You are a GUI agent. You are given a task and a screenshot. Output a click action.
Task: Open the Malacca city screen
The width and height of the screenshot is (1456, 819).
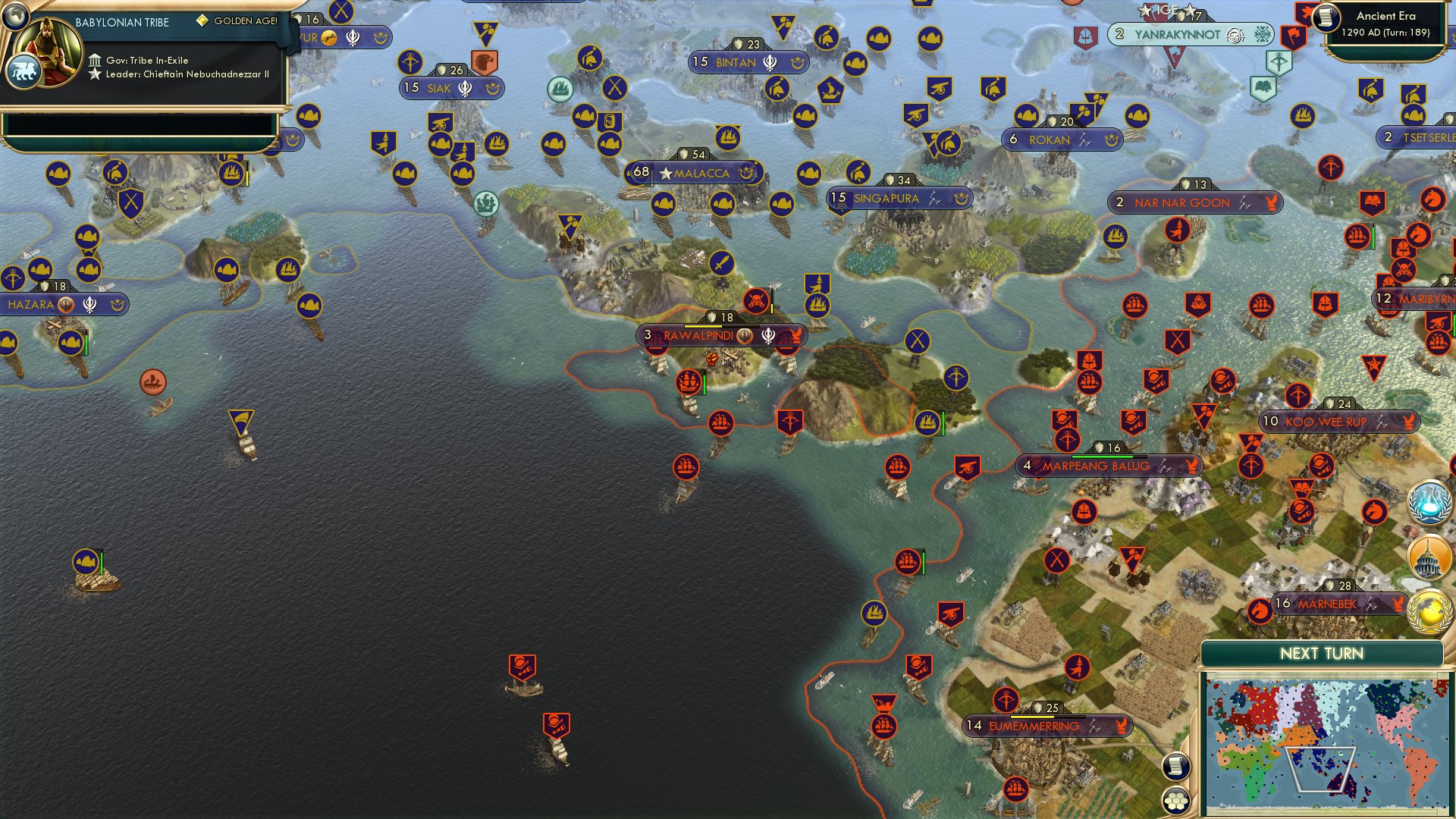click(x=698, y=173)
